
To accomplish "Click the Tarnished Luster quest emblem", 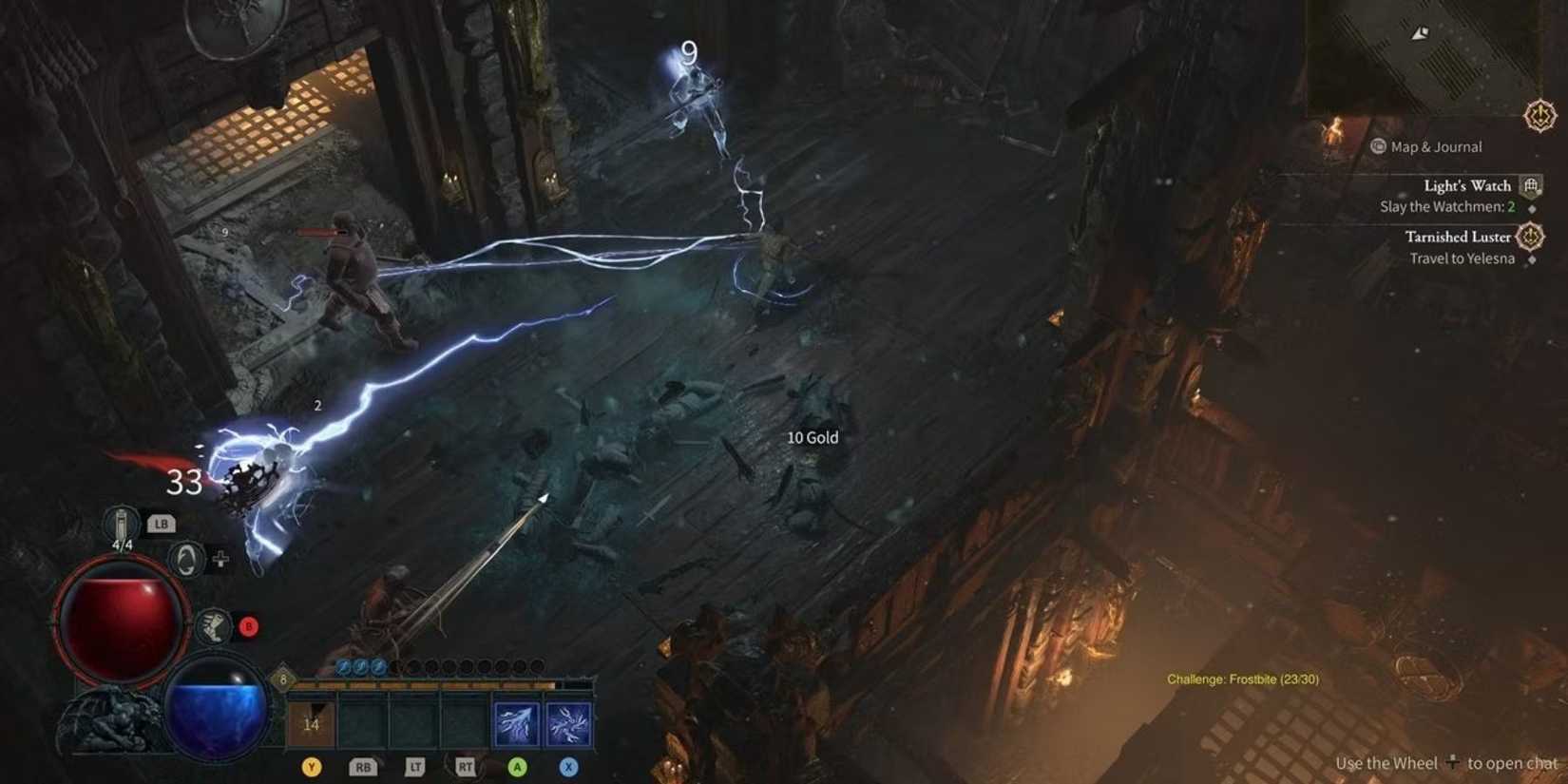I will point(1531,237).
